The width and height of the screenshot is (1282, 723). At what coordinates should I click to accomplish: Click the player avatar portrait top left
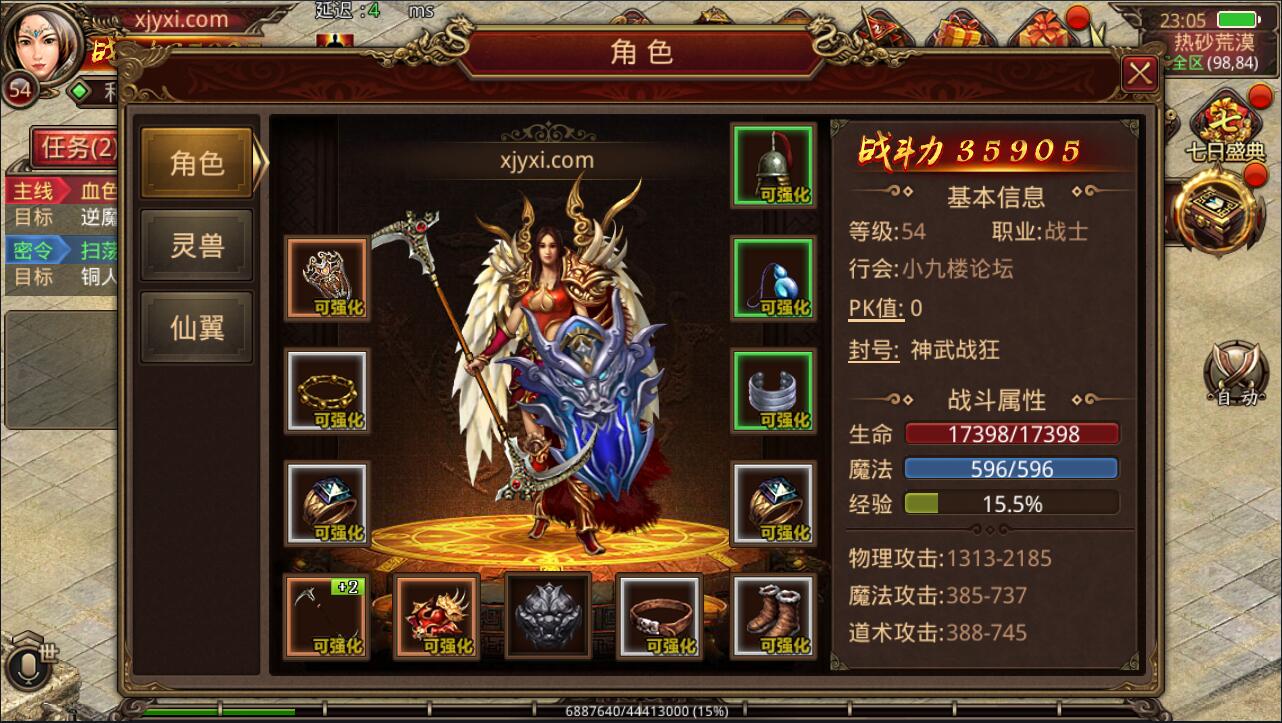[x=40, y=45]
